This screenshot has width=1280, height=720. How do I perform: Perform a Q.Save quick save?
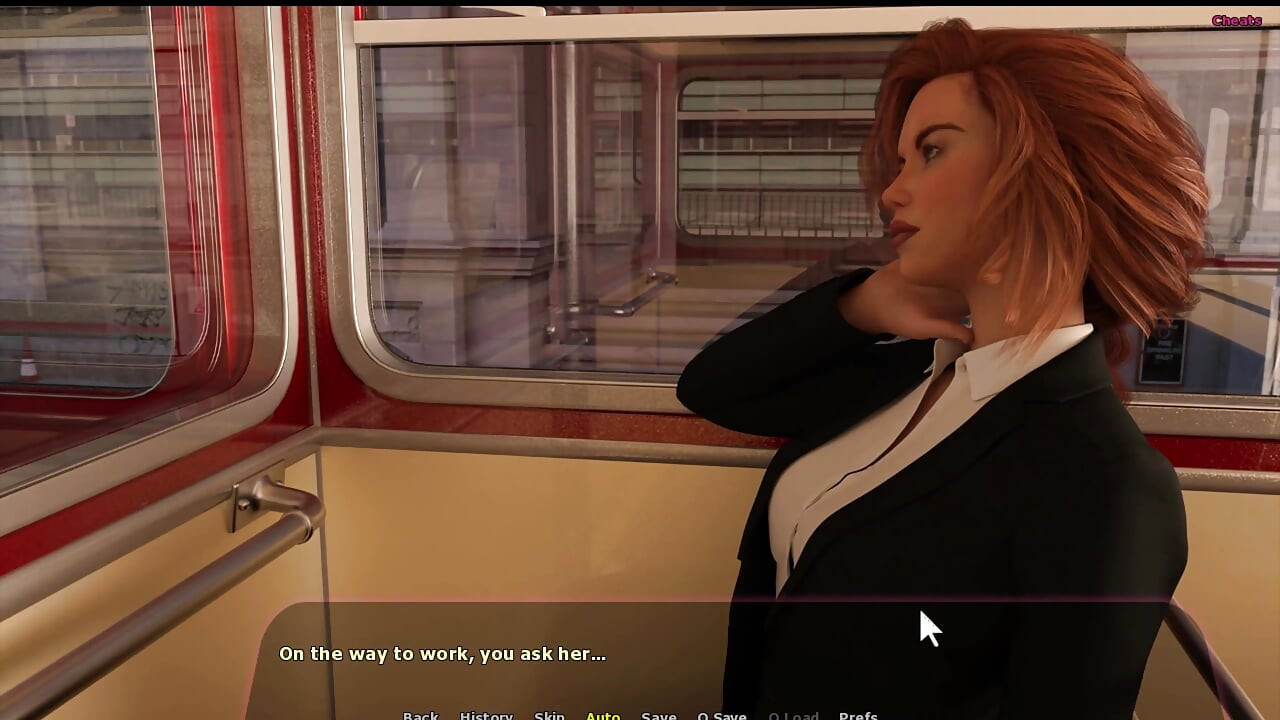tap(721, 715)
